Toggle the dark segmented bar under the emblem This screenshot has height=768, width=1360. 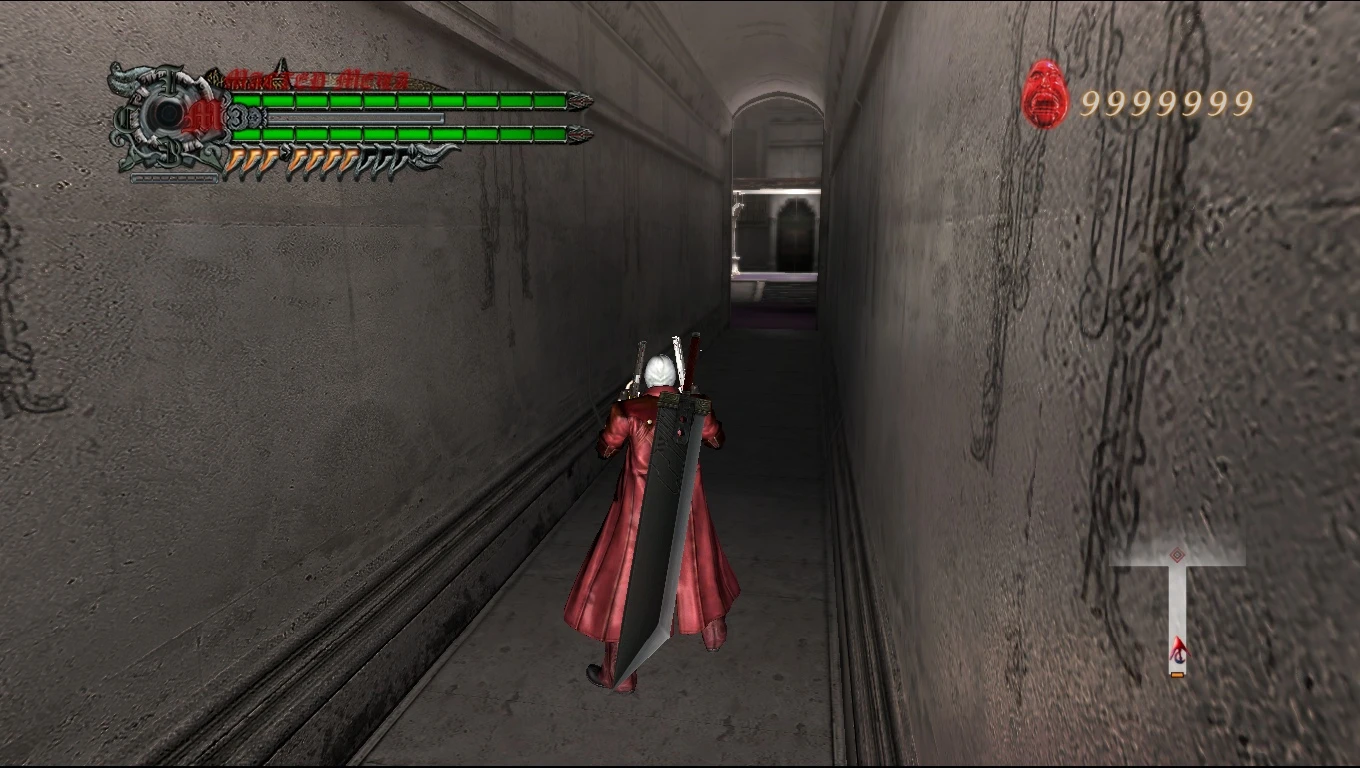(x=174, y=178)
